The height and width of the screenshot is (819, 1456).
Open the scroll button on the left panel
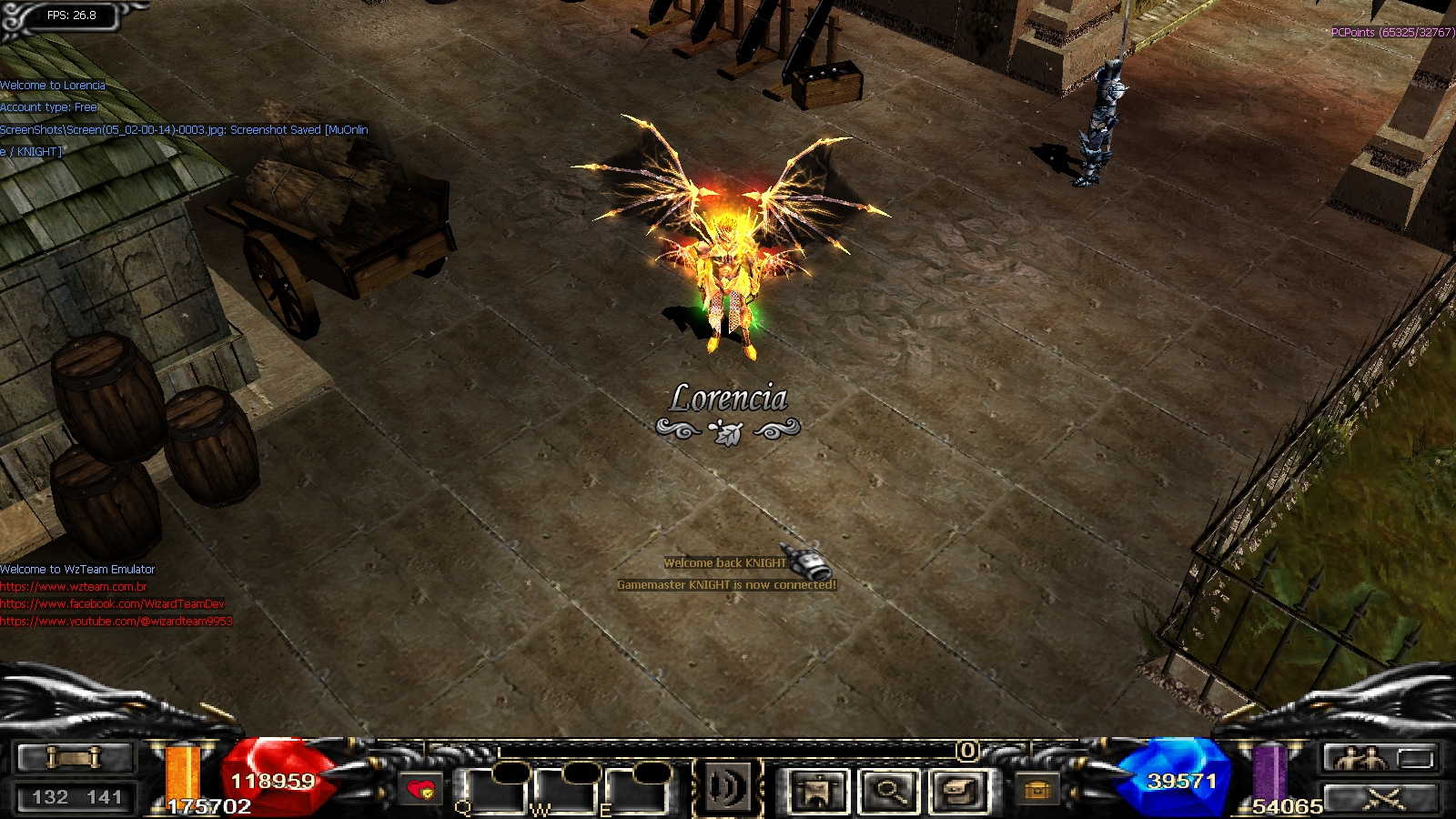tap(76, 757)
